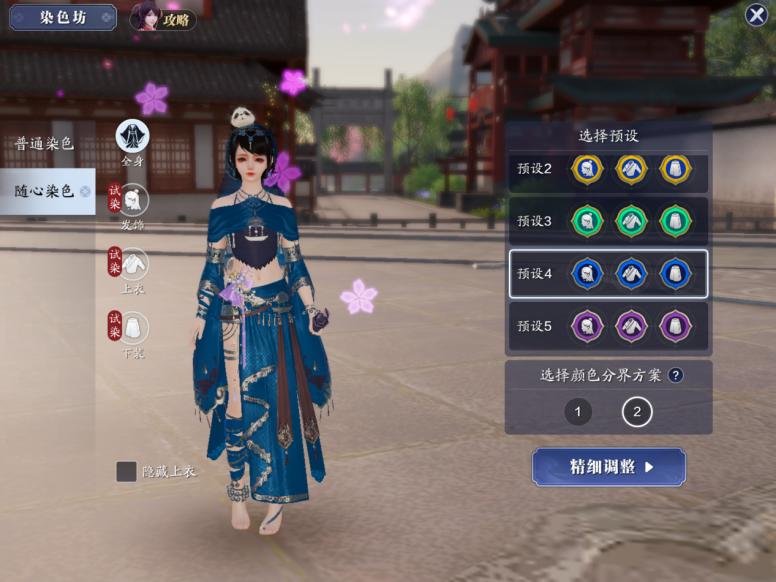This screenshot has height=582, width=776.
Task: Open 精细调整 fine adjustment
Action: (609, 467)
